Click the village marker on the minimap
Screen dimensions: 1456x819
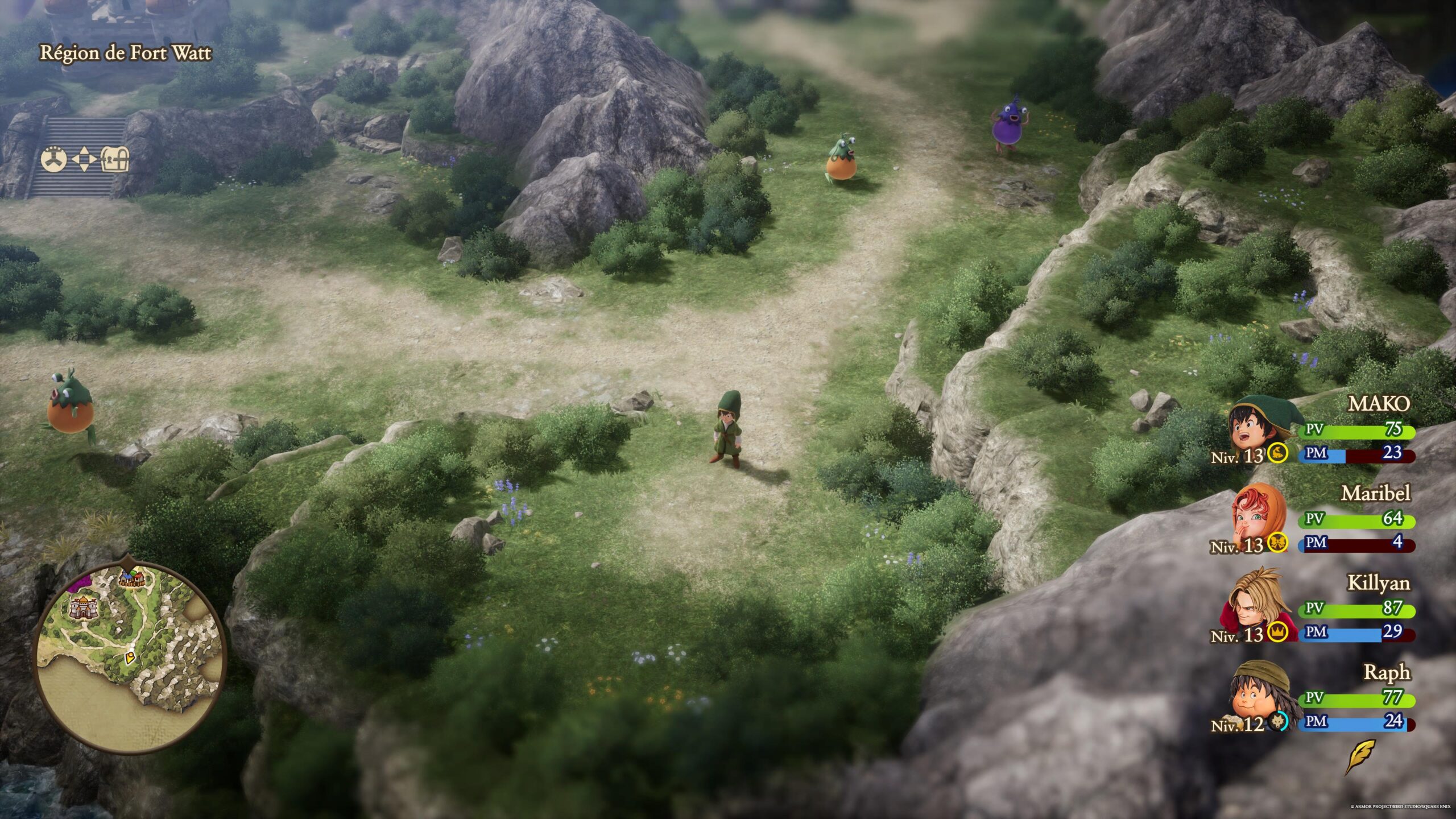pos(131,579)
